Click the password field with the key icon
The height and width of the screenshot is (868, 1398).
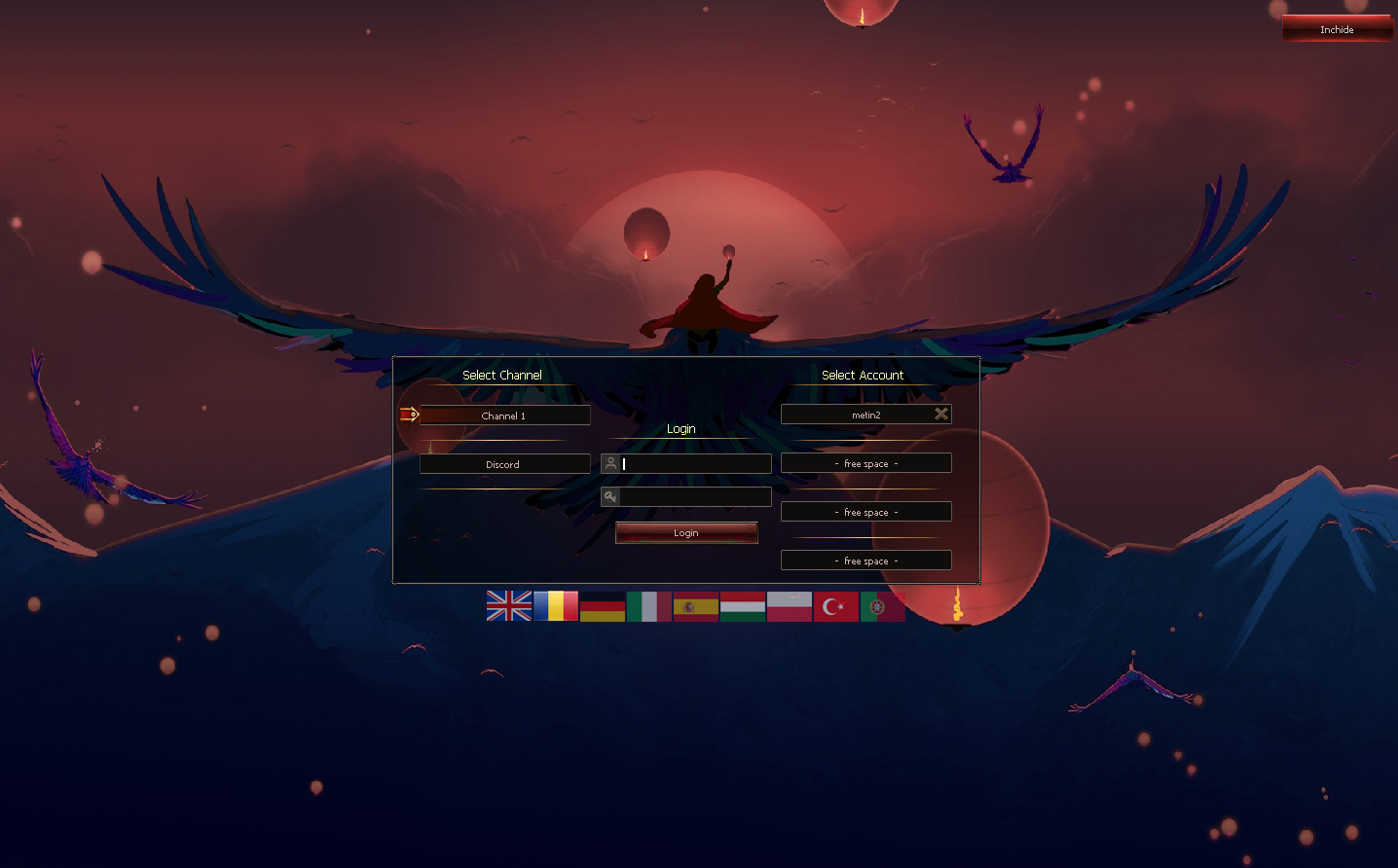click(x=695, y=497)
